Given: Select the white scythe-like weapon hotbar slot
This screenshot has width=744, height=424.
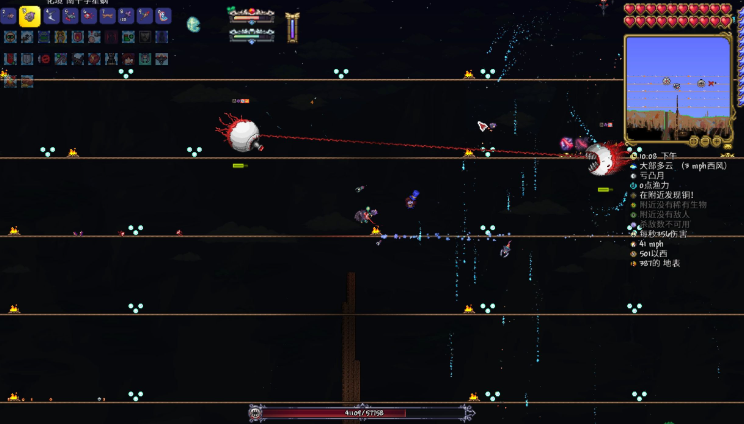Looking at the screenshot, I should (x=52, y=16).
